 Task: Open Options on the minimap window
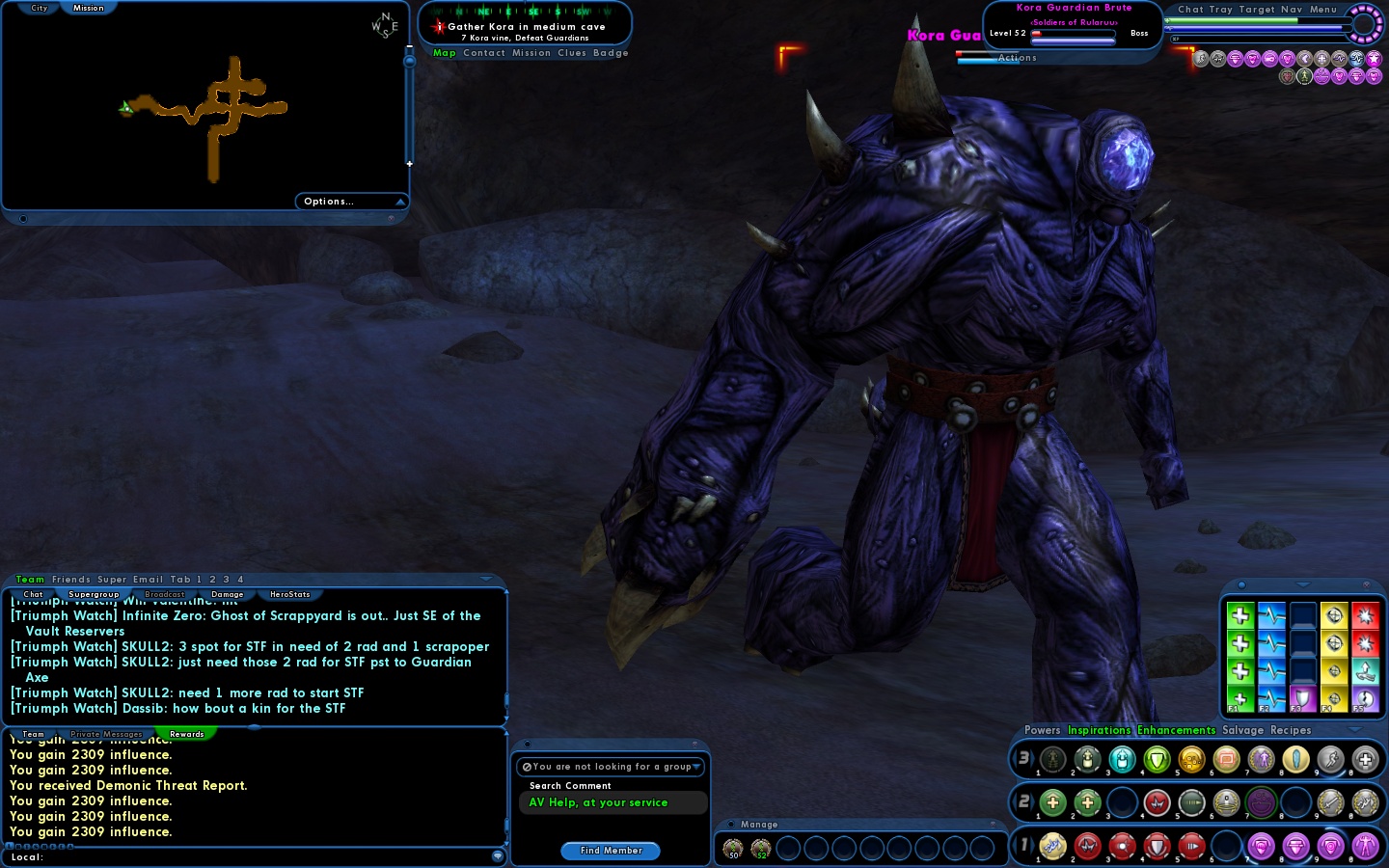click(x=328, y=201)
